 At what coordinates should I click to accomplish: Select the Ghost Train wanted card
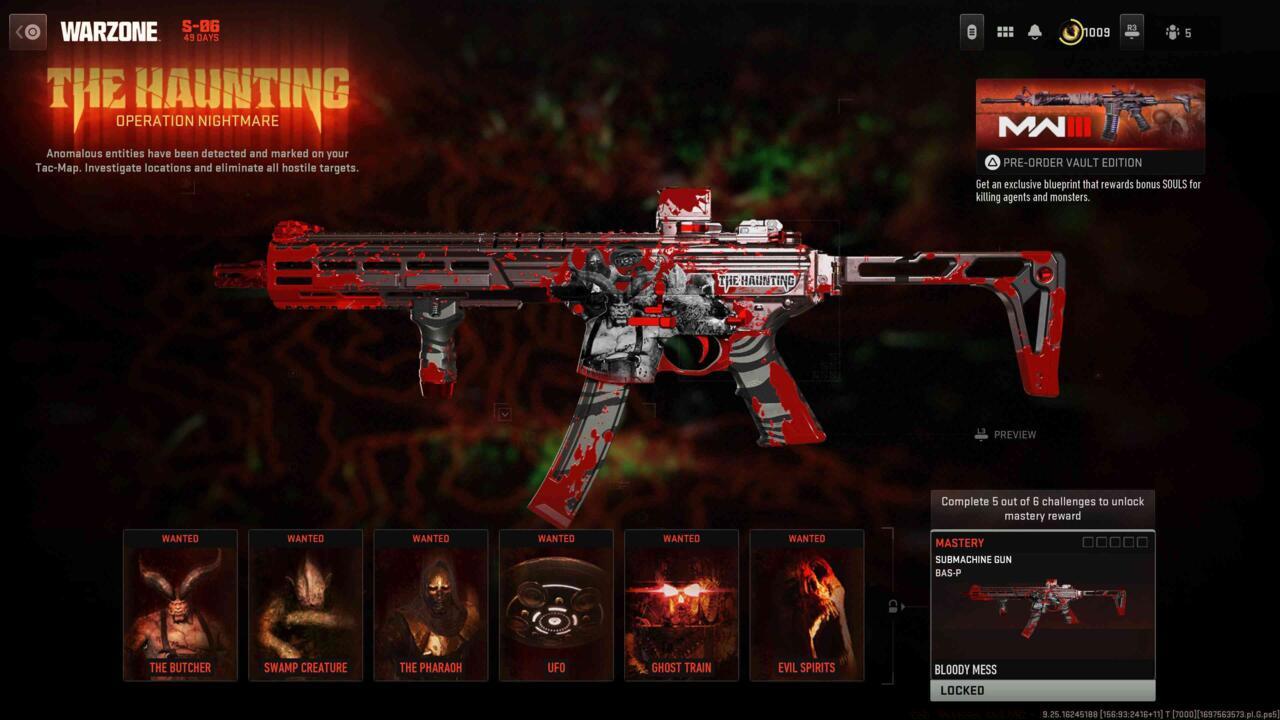(x=681, y=605)
